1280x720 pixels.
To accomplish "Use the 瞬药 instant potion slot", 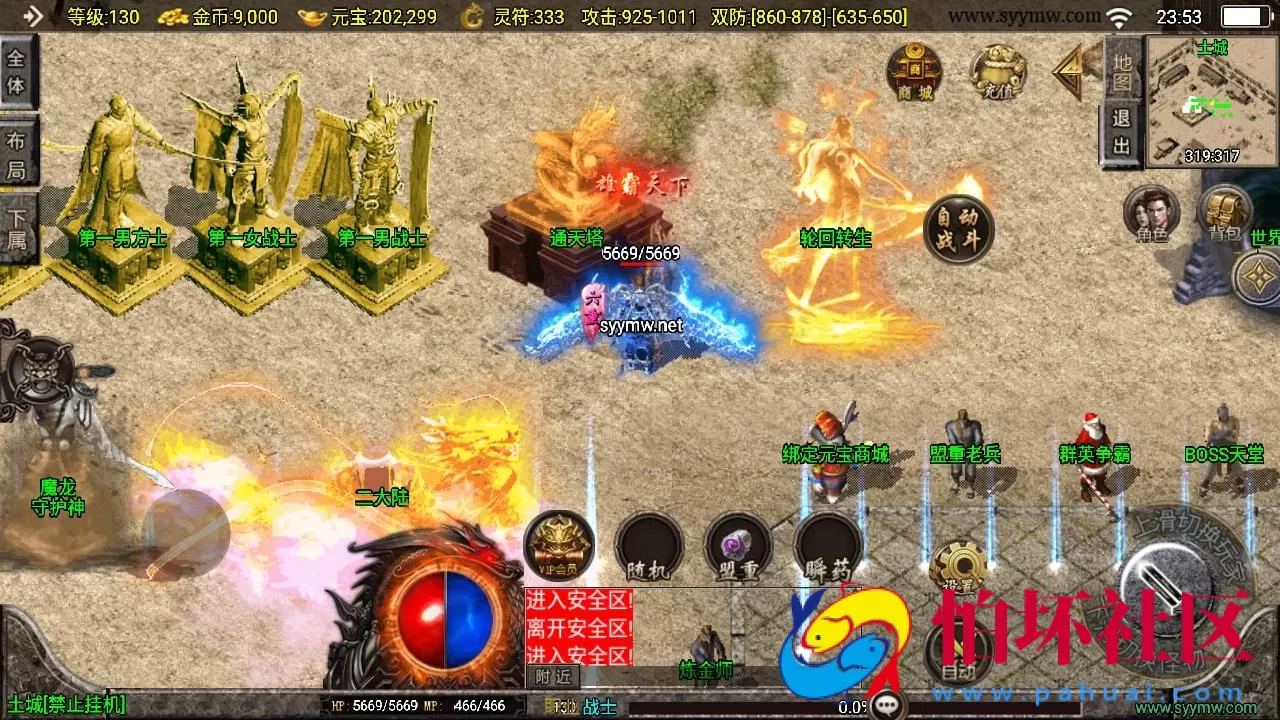I will [827, 547].
